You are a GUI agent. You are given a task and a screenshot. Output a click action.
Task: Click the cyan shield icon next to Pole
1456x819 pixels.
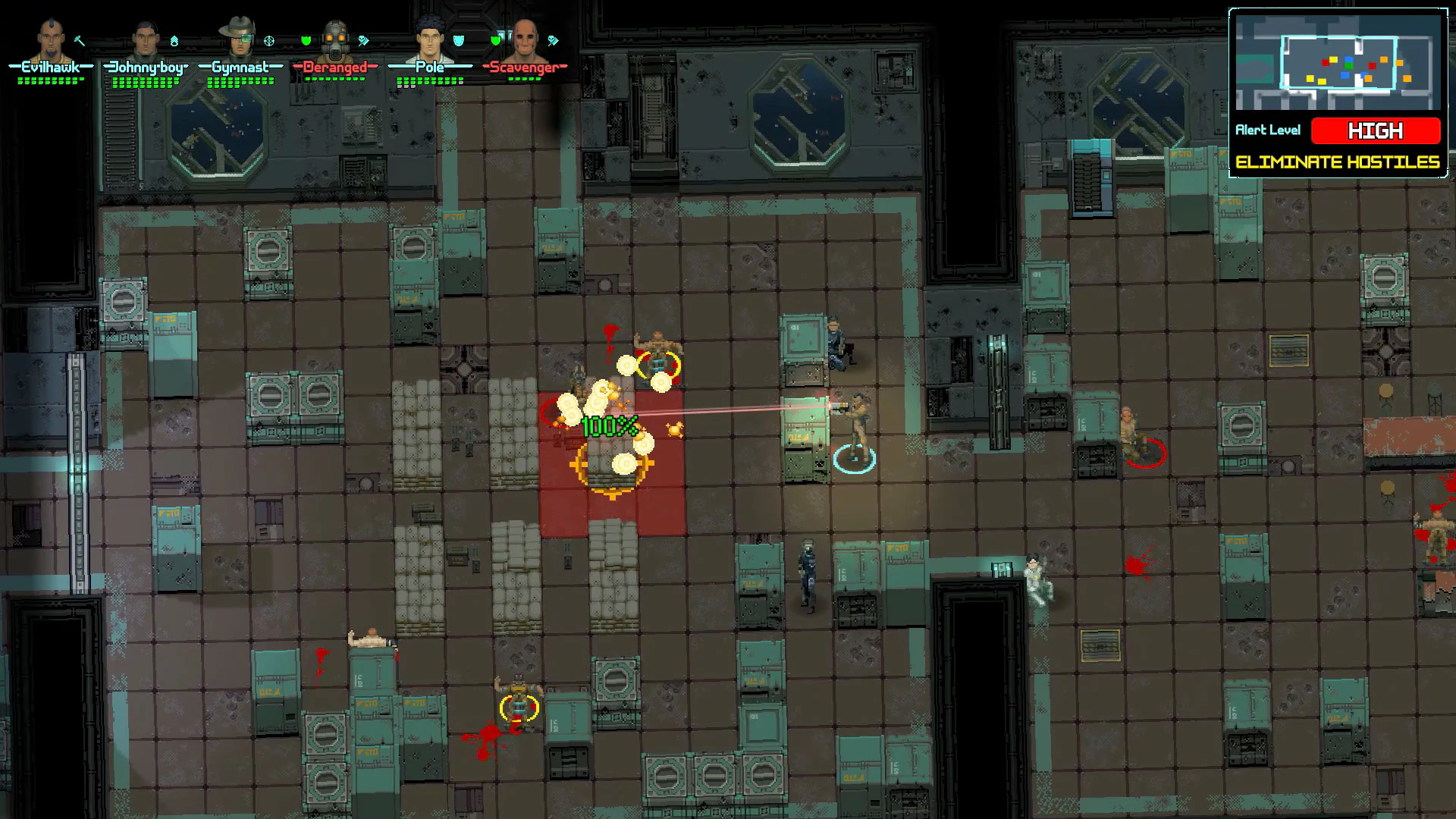click(458, 39)
